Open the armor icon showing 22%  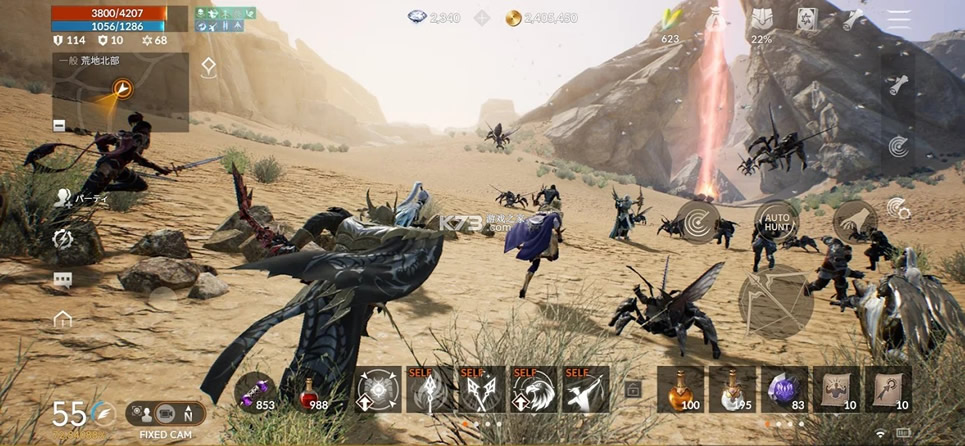761,19
